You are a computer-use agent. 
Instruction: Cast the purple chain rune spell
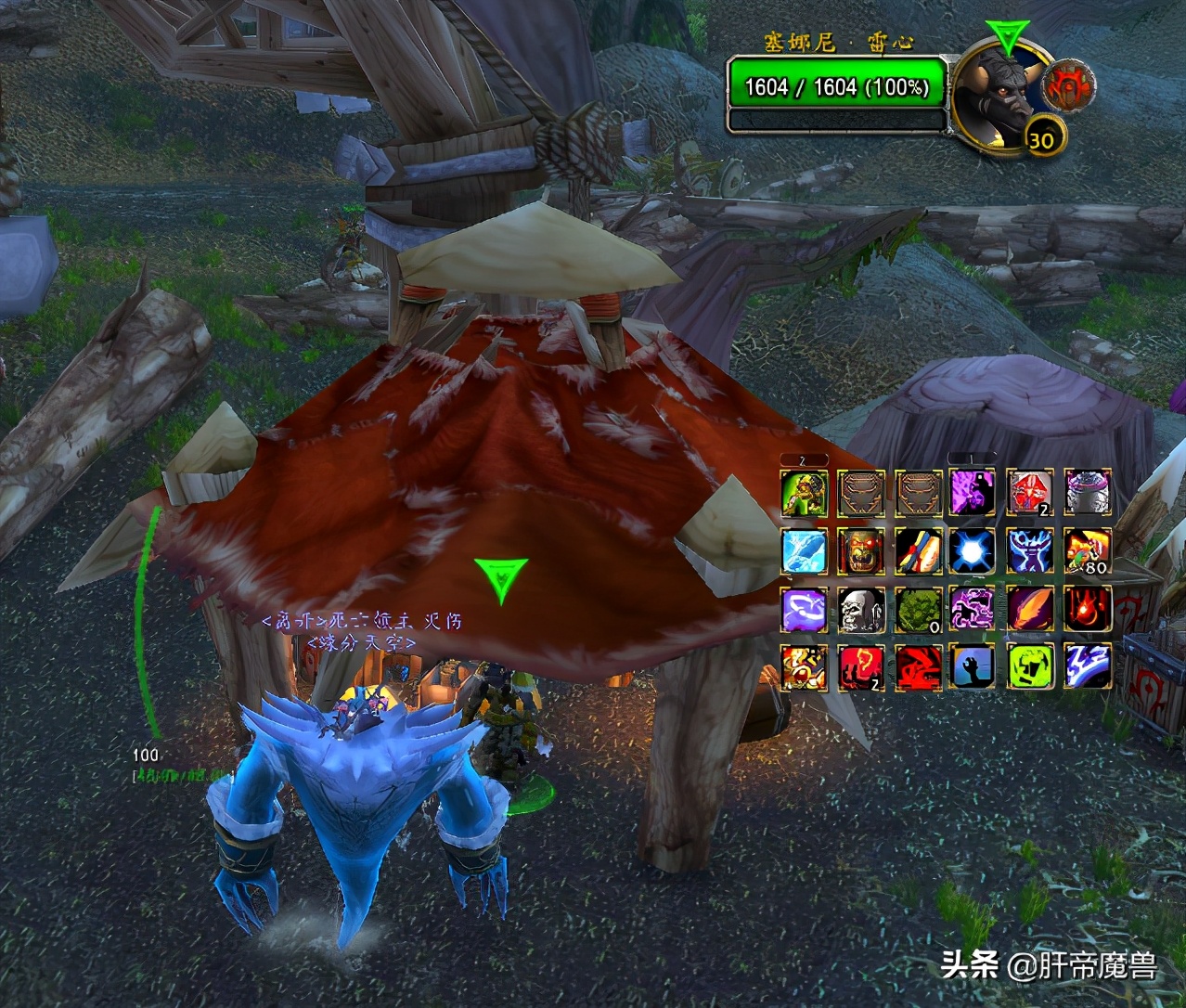(973, 609)
